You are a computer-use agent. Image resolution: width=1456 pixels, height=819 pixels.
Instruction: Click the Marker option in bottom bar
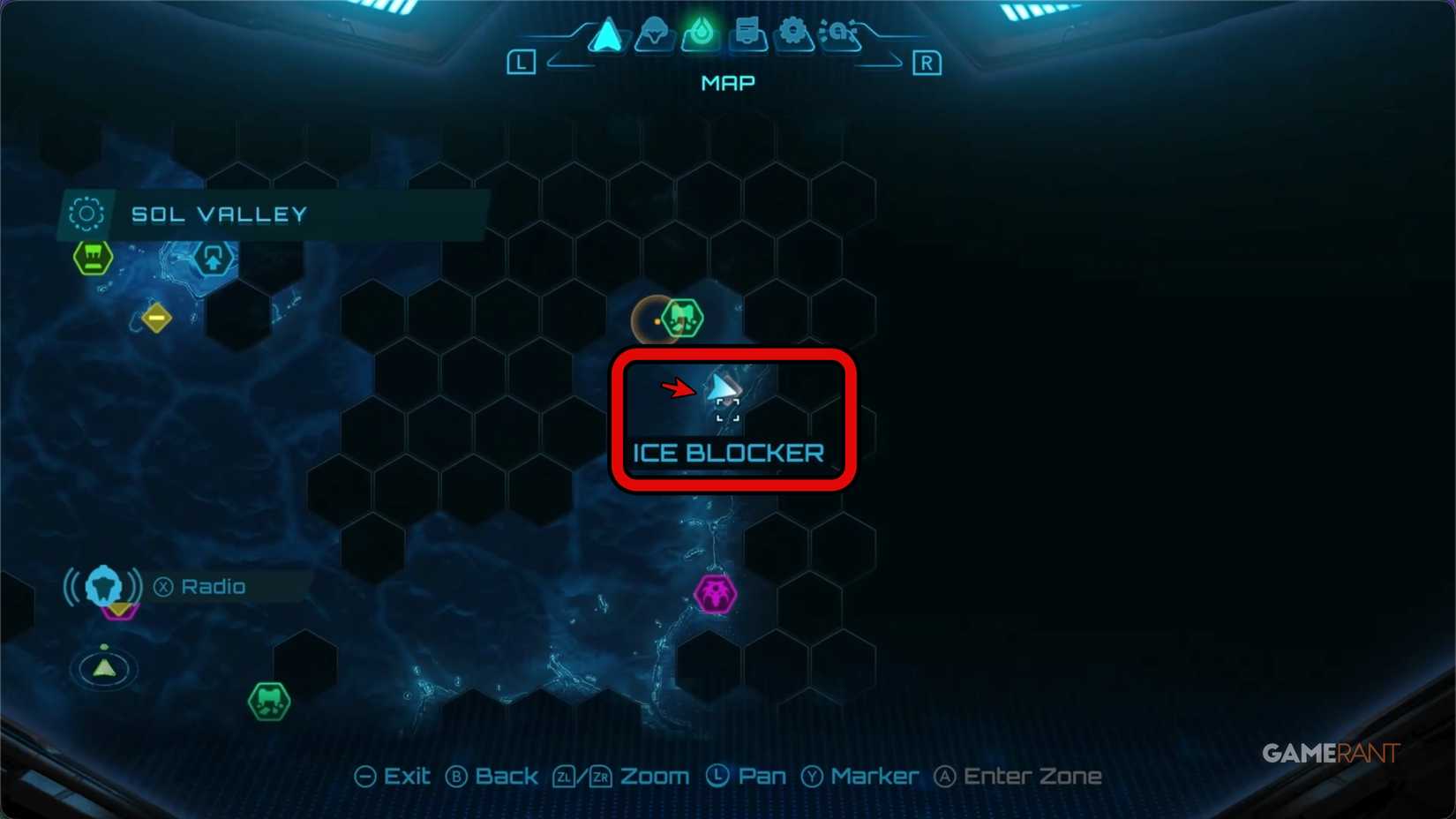pos(874,777)
